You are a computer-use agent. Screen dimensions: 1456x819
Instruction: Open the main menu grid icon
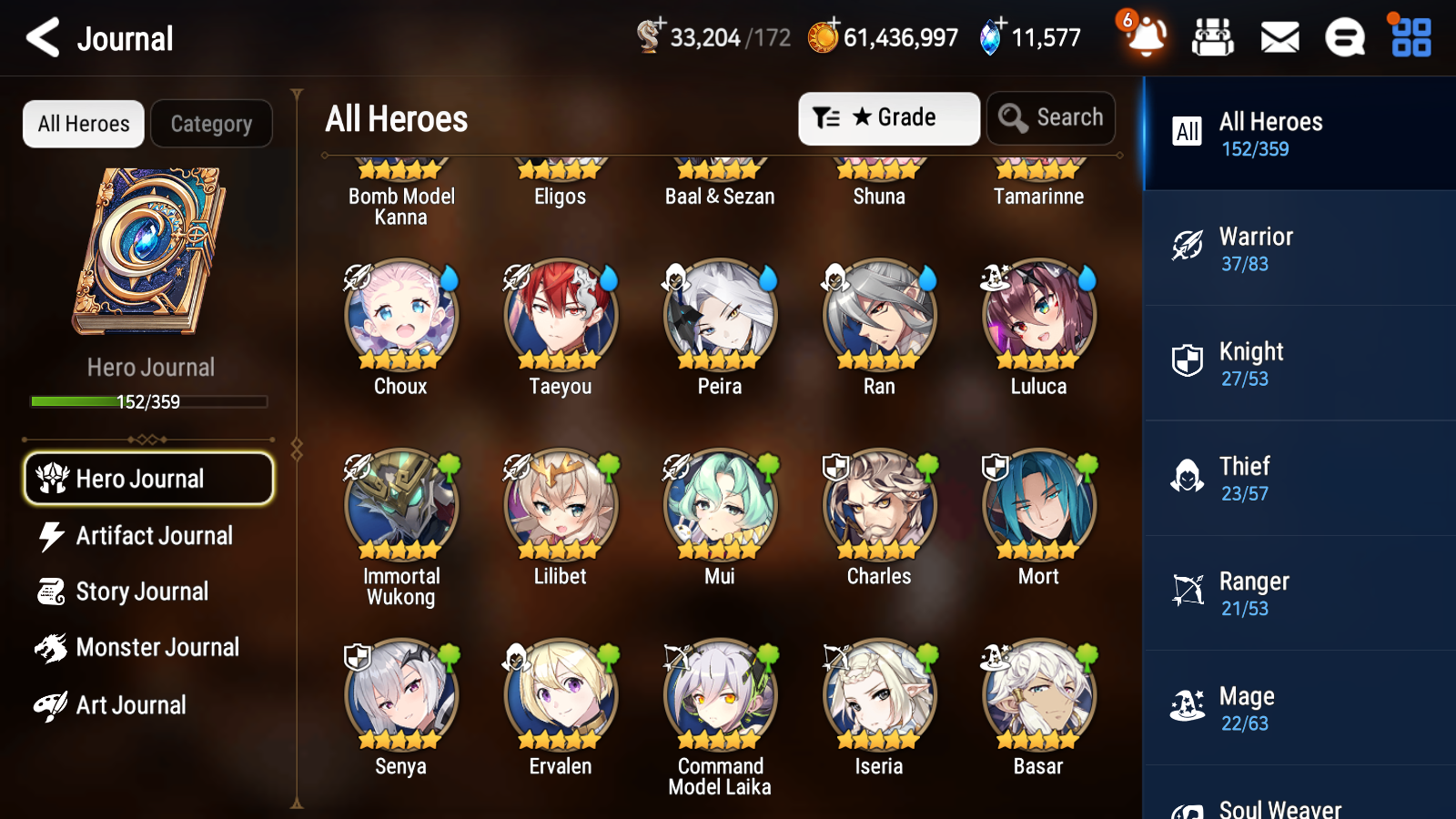click(1409, 37)
